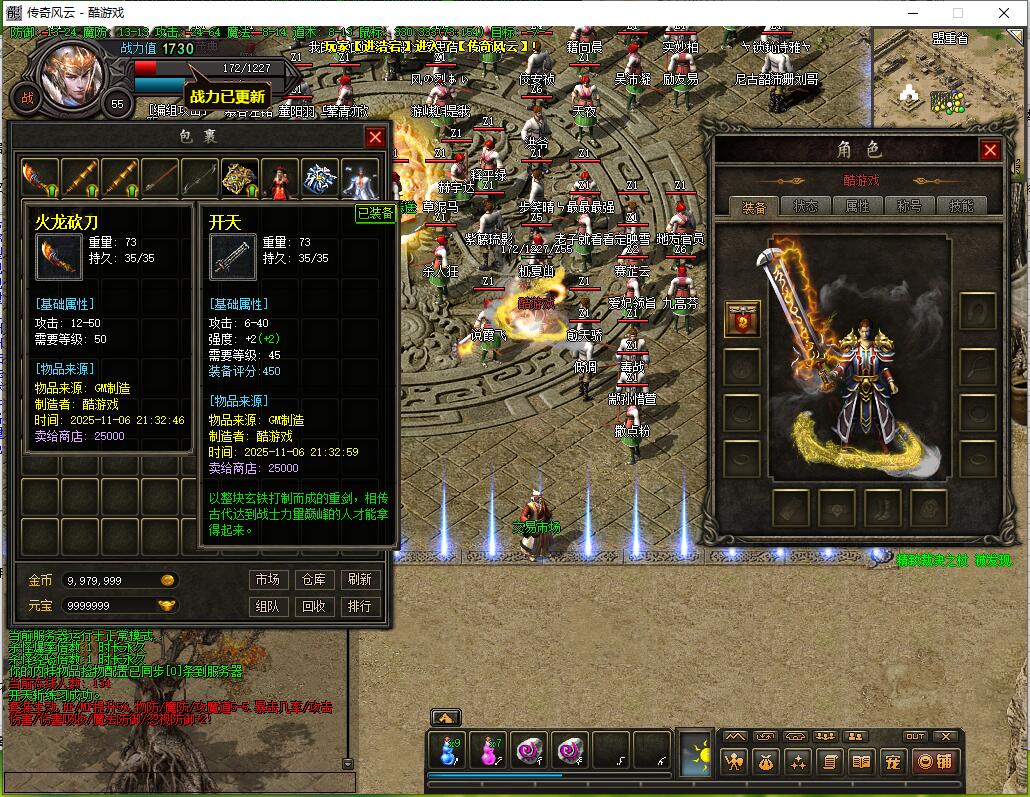This screenshot has width=1030, height=797.
Task: Switch to the 状态 tab
Action: (805, 206)
